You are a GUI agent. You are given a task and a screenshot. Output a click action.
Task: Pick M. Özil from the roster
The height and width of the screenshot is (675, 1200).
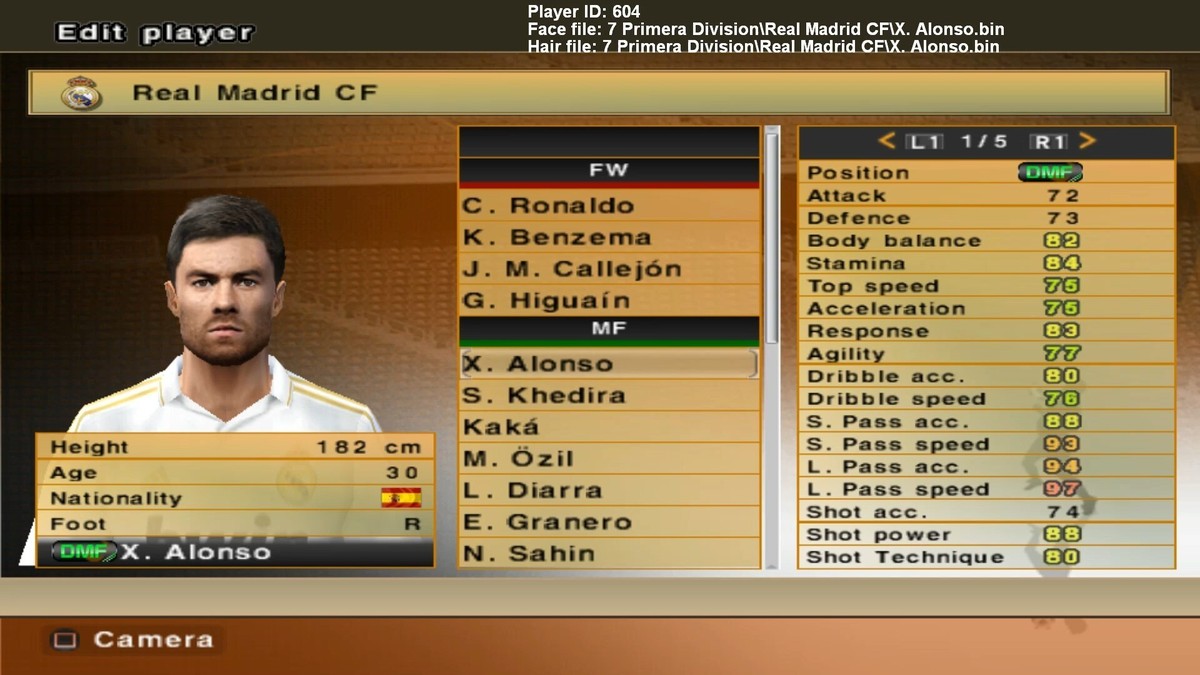608,459
